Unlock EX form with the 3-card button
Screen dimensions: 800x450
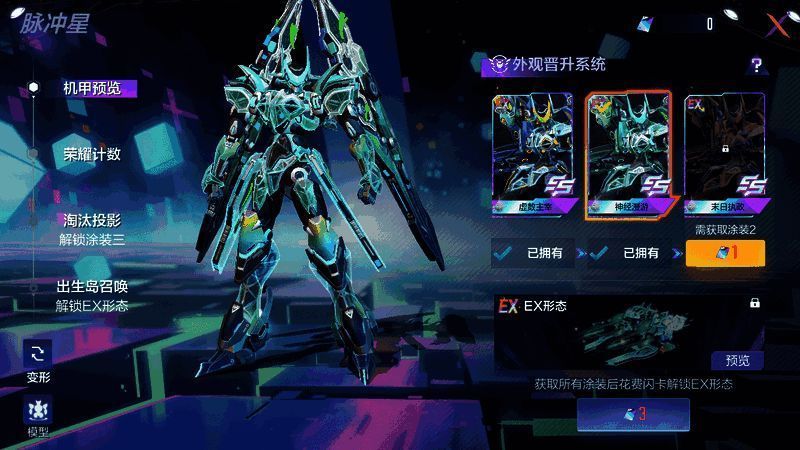pos(633,414)
